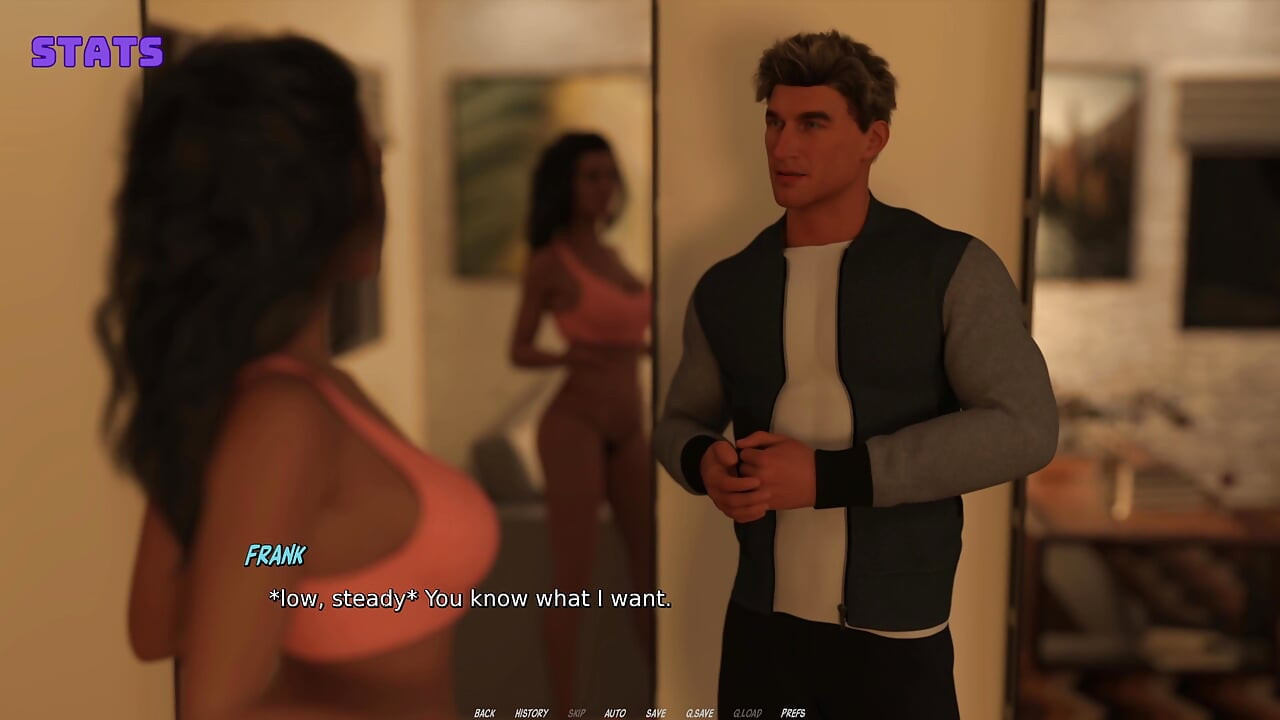Image resolution: width=1280 pixels, height=720 pixels.
Task: Perform a quicksave with Q.SAVE
Action: tap(700, 712)
